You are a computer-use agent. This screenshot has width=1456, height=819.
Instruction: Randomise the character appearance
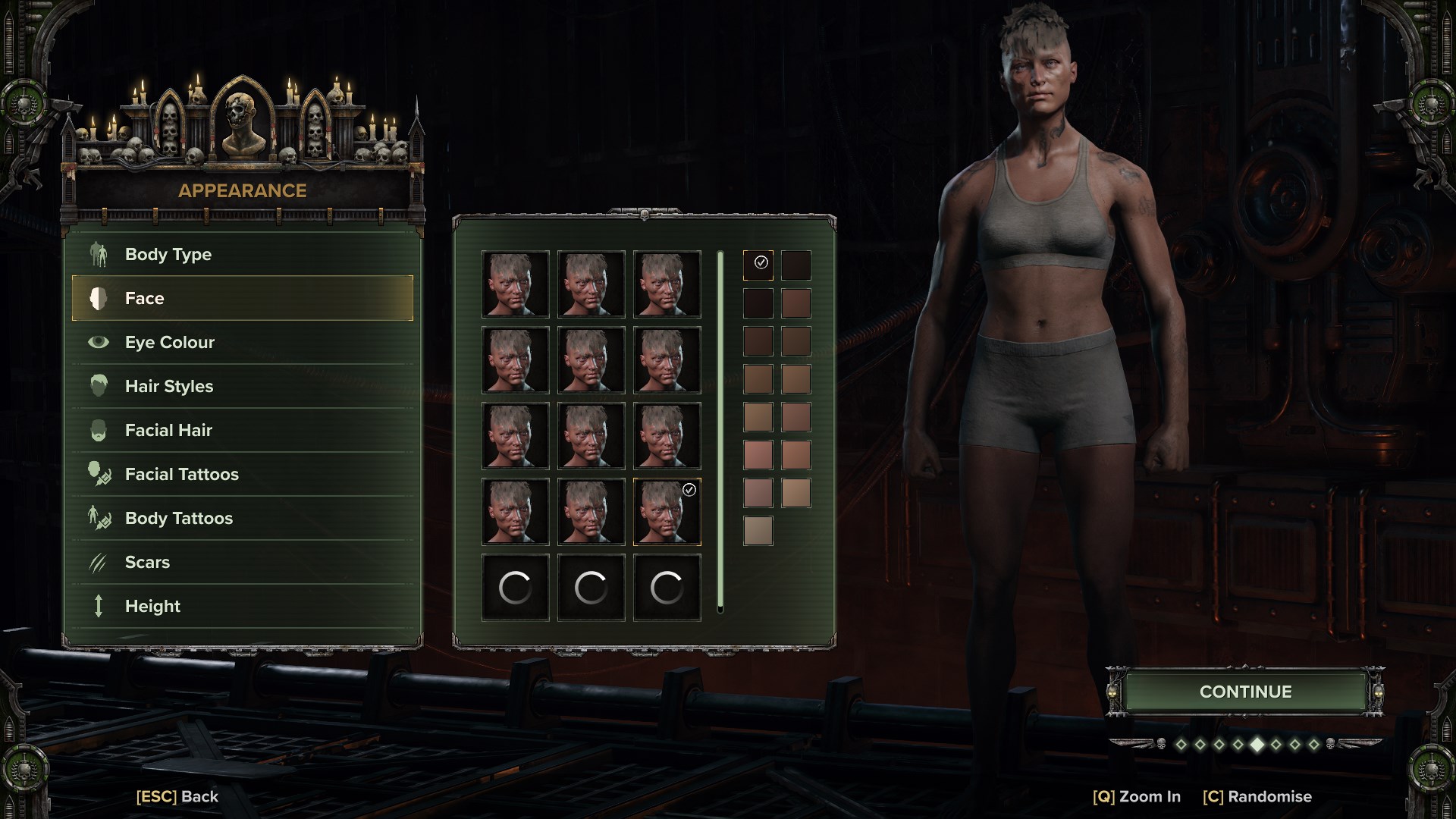tap(1257, 796)
